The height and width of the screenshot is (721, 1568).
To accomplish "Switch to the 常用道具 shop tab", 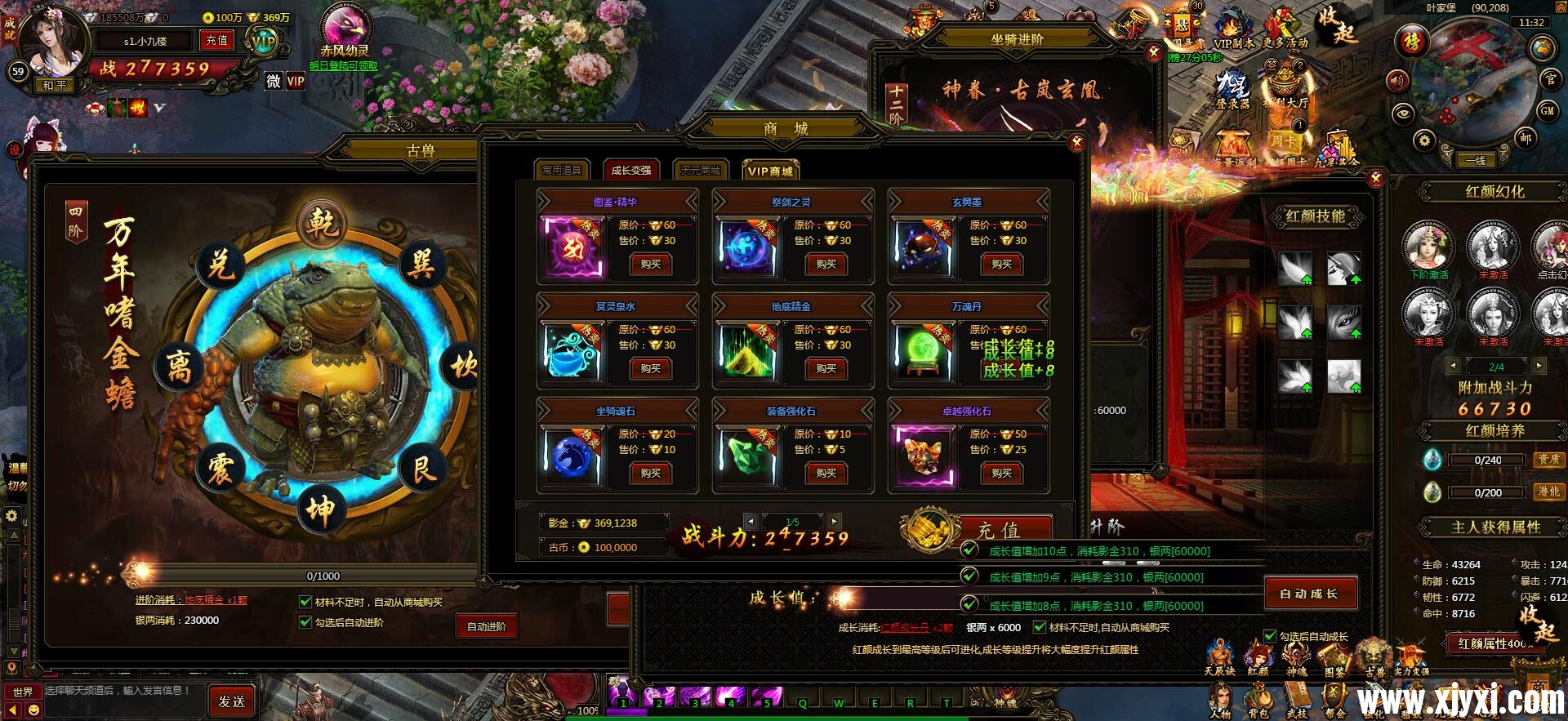I will 562,170.
